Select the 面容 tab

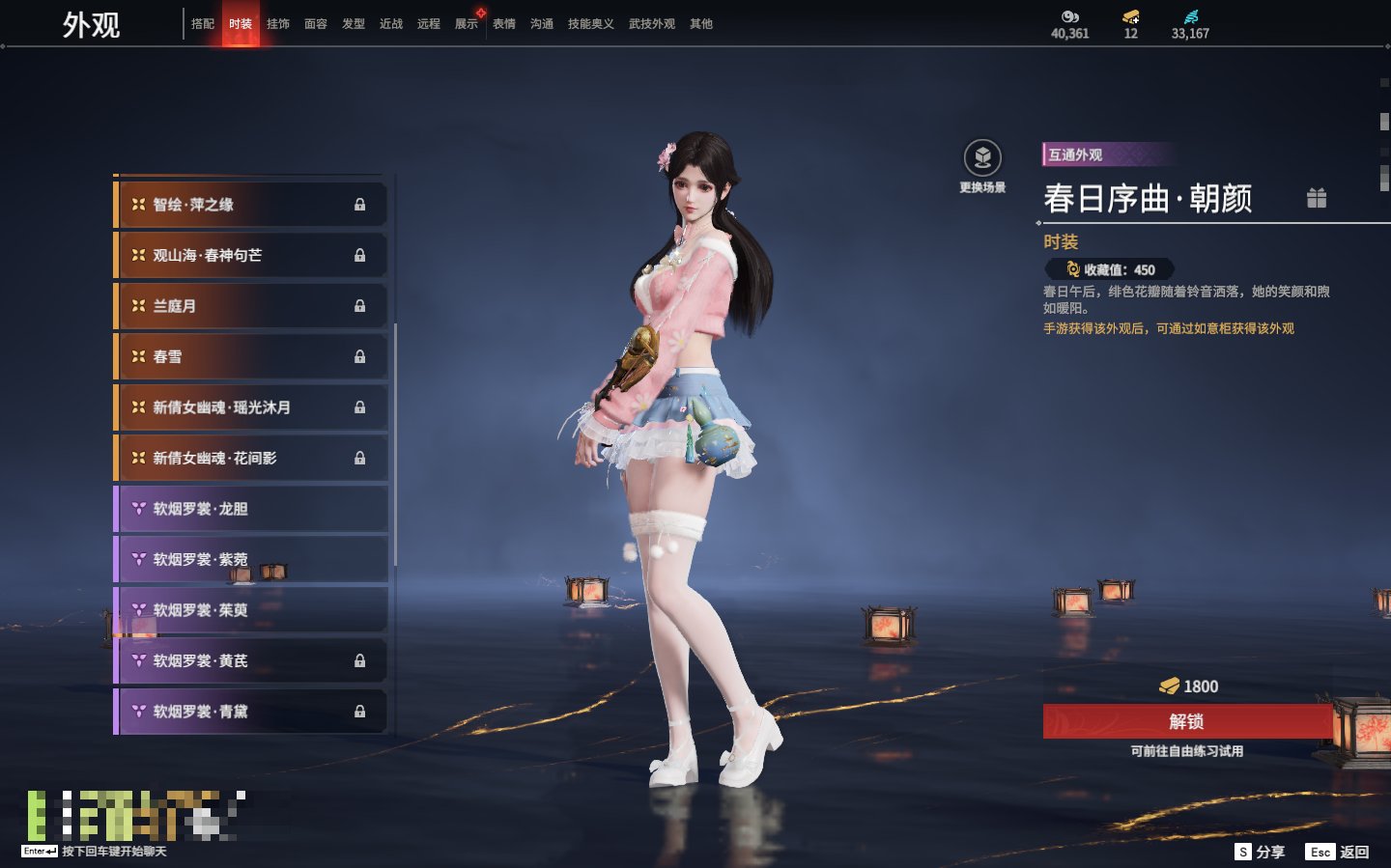(x=316, y=24)
